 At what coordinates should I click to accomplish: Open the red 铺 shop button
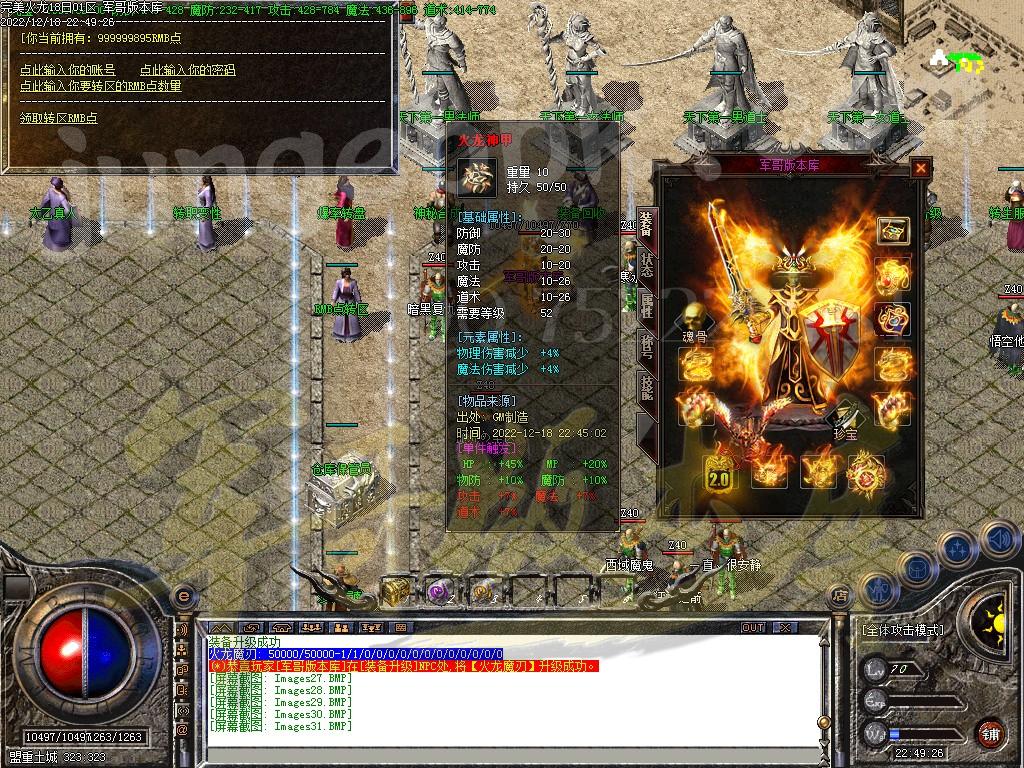tap(990, 734)
